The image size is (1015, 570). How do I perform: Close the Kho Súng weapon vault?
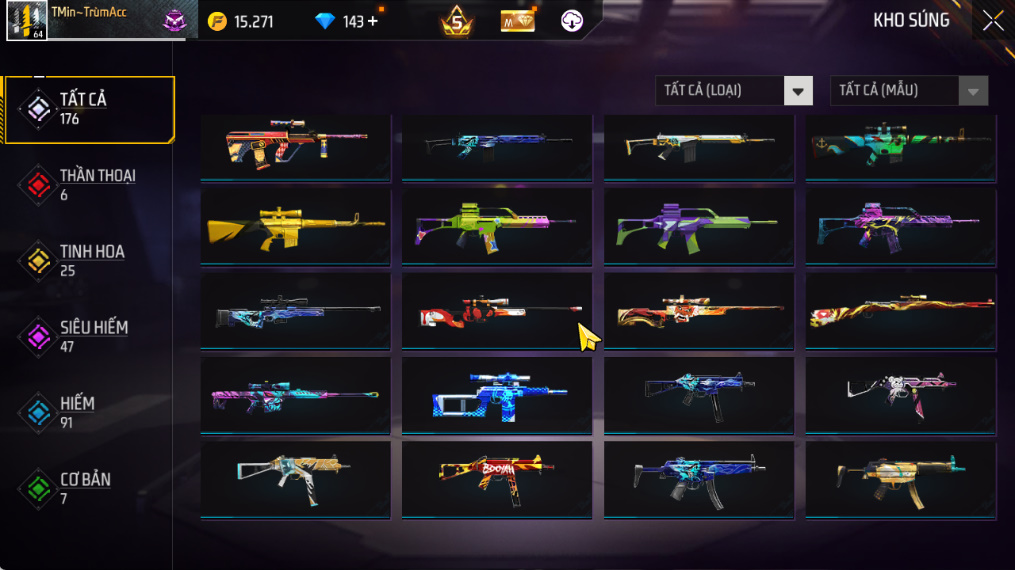[x=992, y=21]
